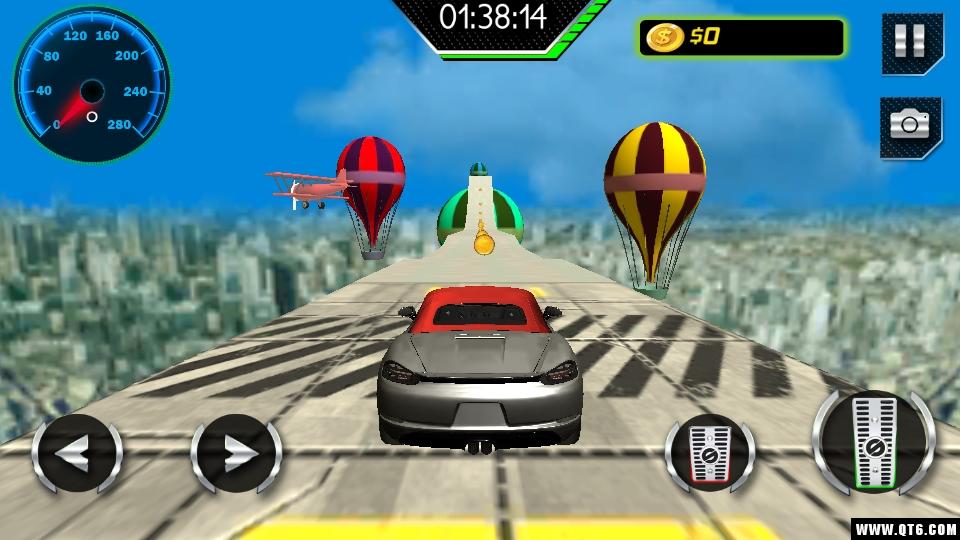Steer left with the left arrow button

point(77,455)
